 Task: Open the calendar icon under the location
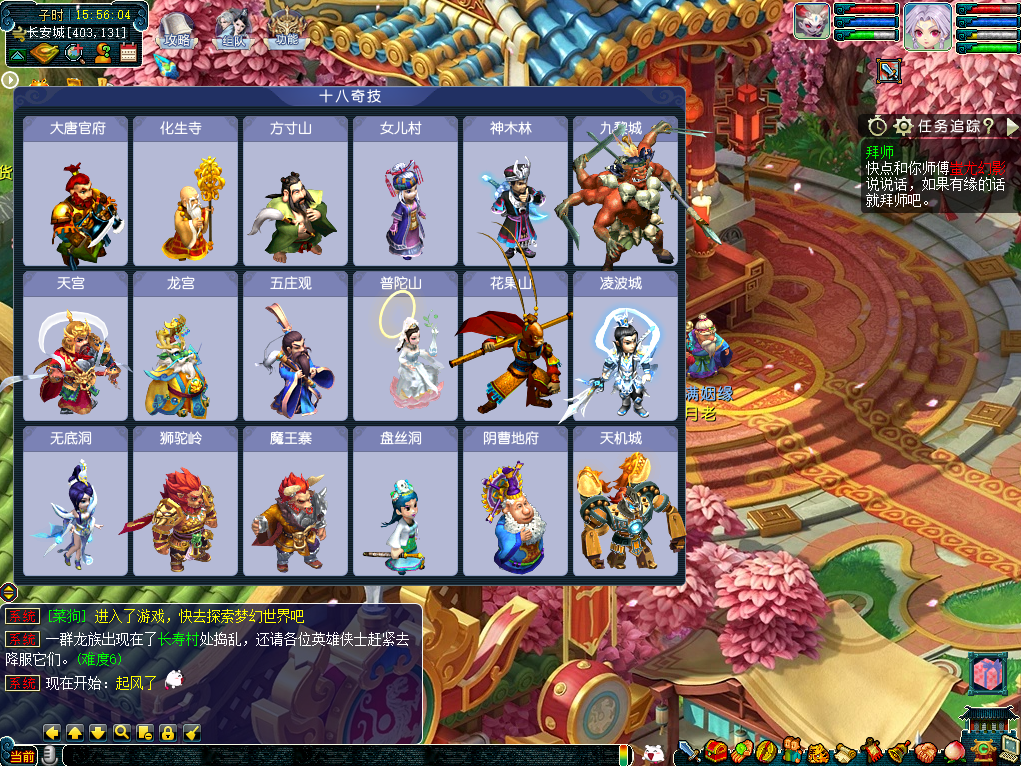pyautogui.click(x=128, y=53)
